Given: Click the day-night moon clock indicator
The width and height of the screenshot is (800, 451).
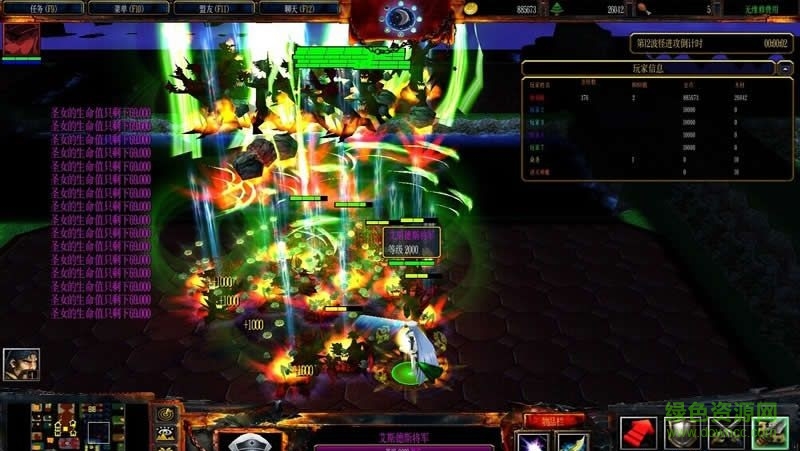Looking at the screenshot, I should coord(401,17).
